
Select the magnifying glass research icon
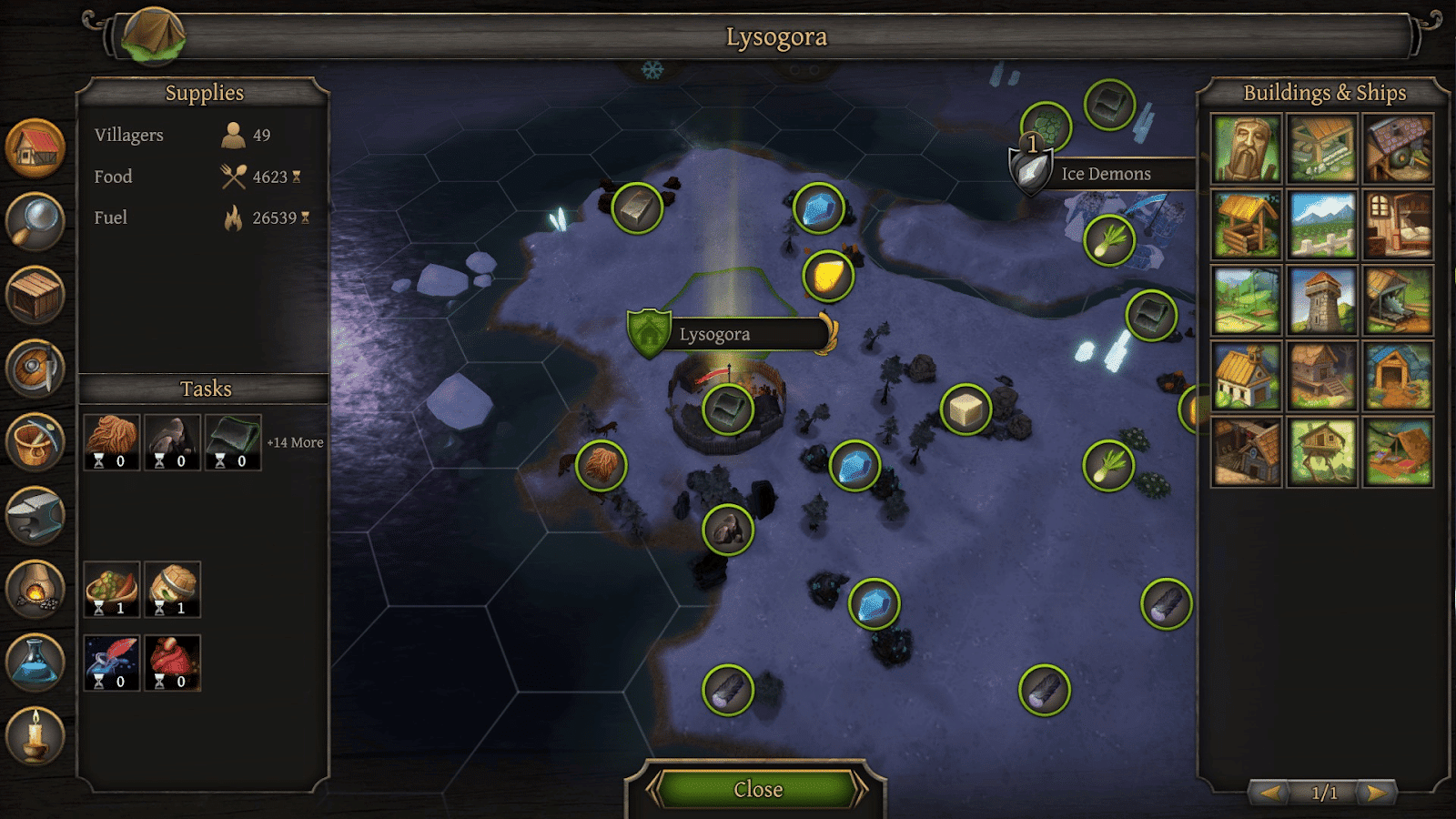click(x=35, y=221)
